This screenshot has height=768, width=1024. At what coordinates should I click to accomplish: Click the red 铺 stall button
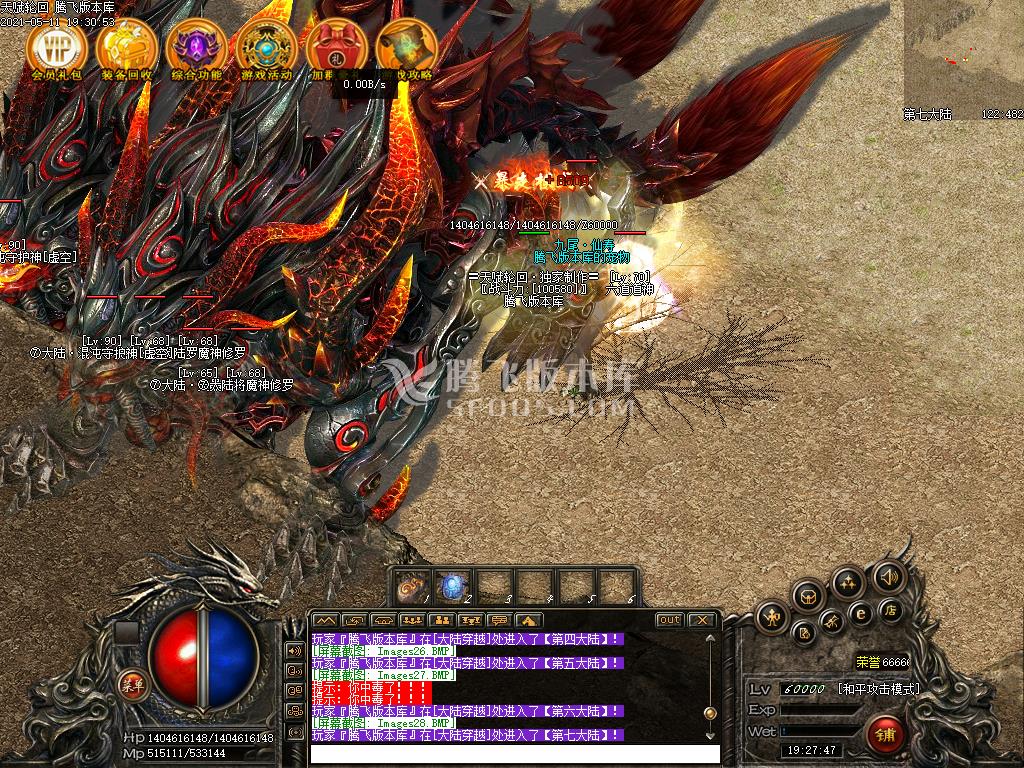885,735
